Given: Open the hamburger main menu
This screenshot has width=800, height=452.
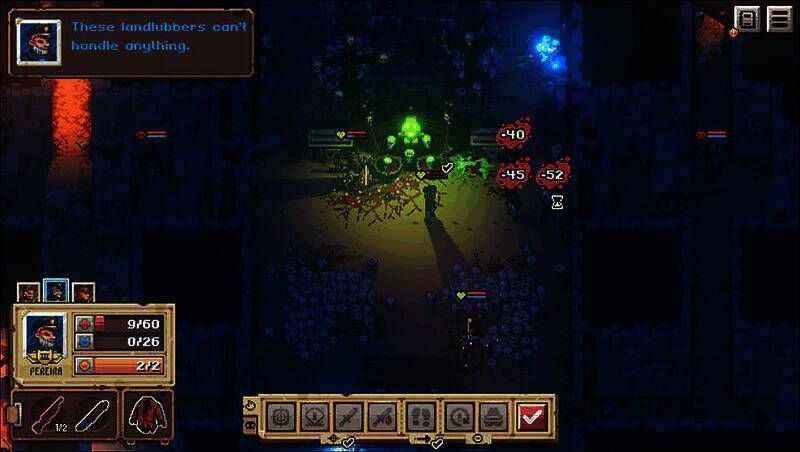Looking at the screenshot, I should click(x=779, y=20).
